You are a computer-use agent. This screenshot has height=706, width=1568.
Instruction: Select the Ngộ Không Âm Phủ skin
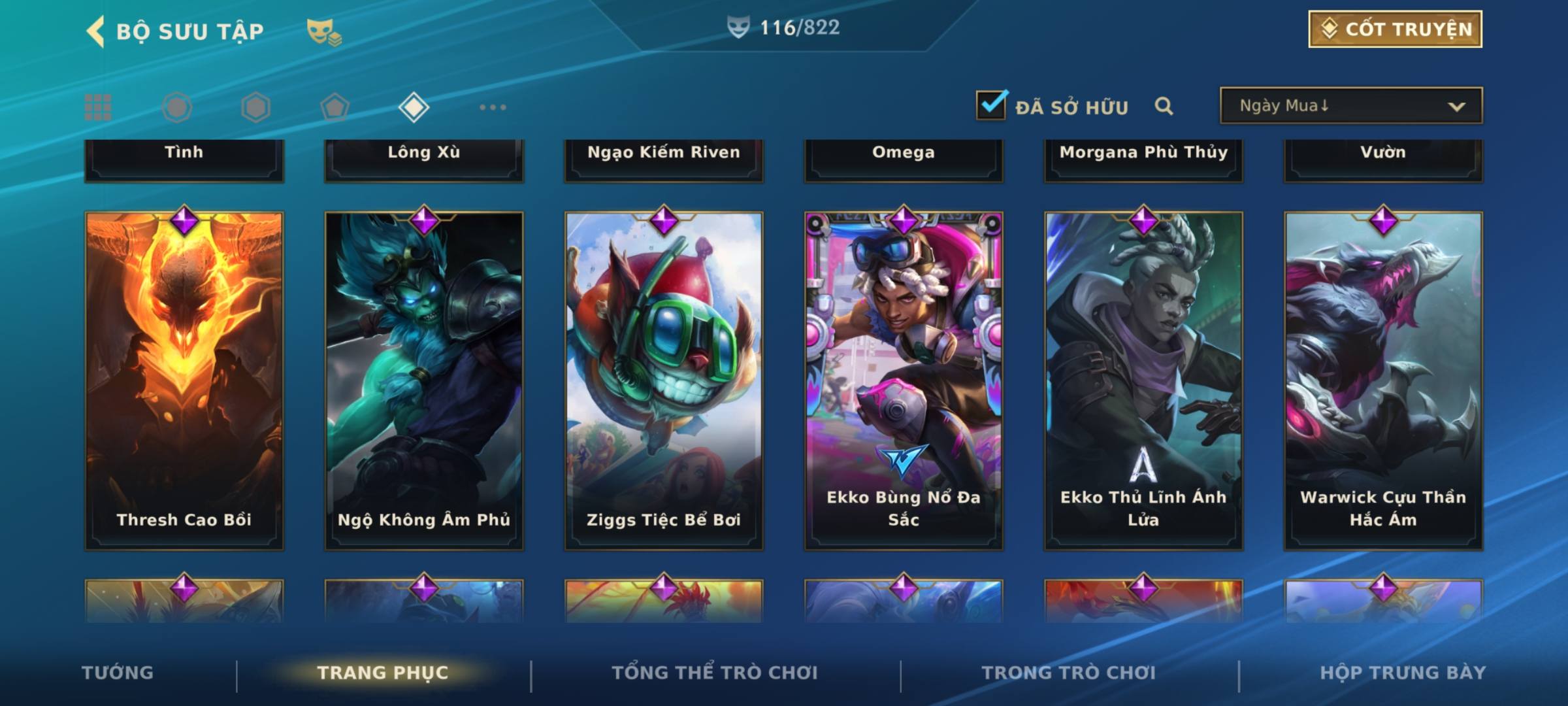pyautogui.click(x=424, y=380)
